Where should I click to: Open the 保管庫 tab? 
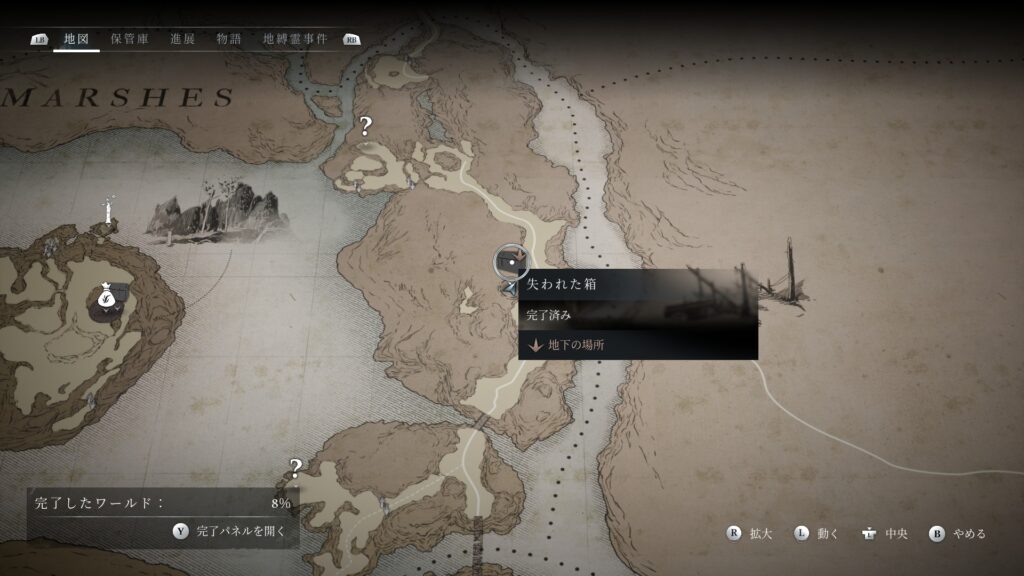(130, 39)
